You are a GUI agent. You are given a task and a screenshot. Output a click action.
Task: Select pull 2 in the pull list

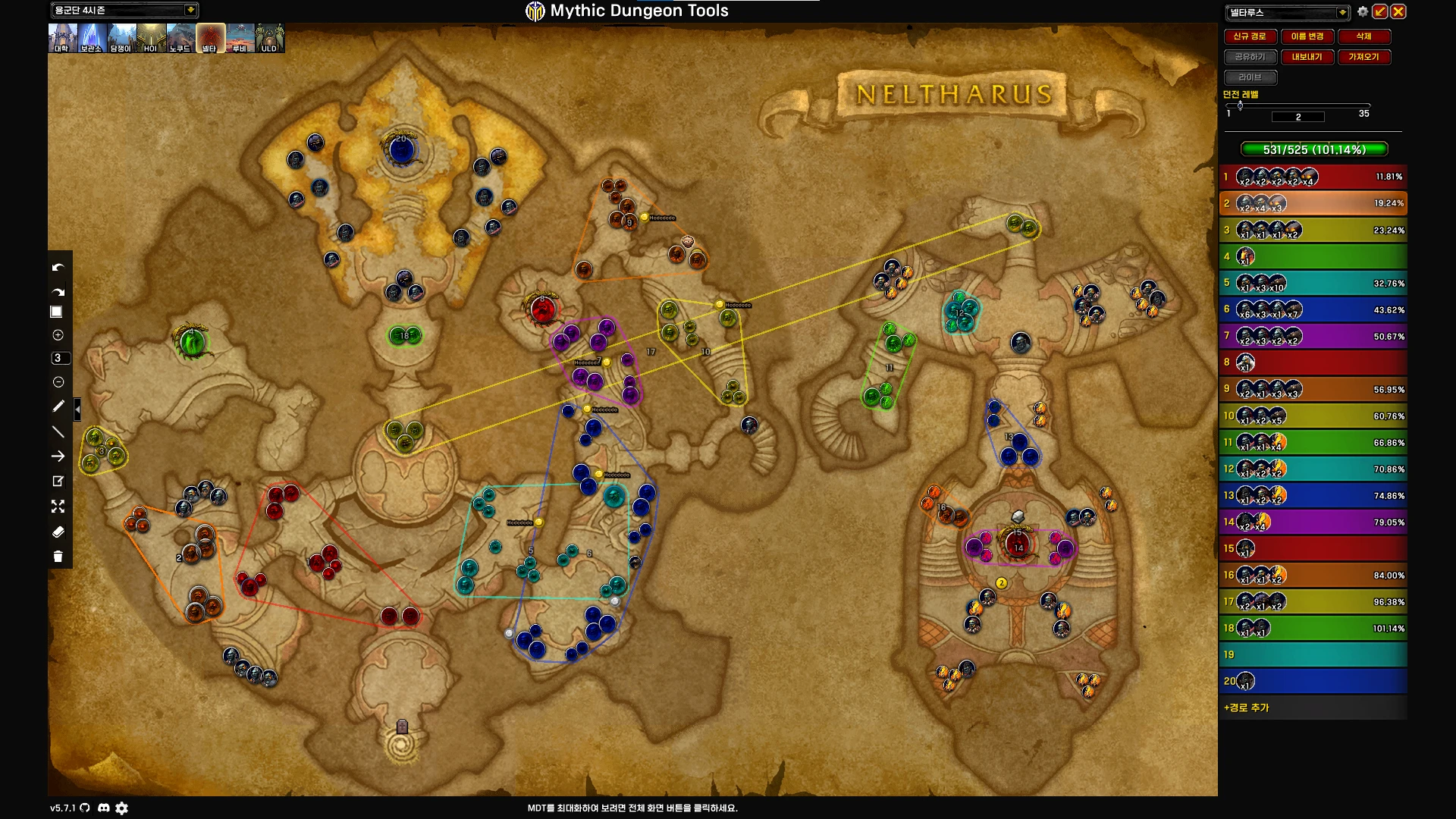pyautogui.click(x=1313, y=203)
